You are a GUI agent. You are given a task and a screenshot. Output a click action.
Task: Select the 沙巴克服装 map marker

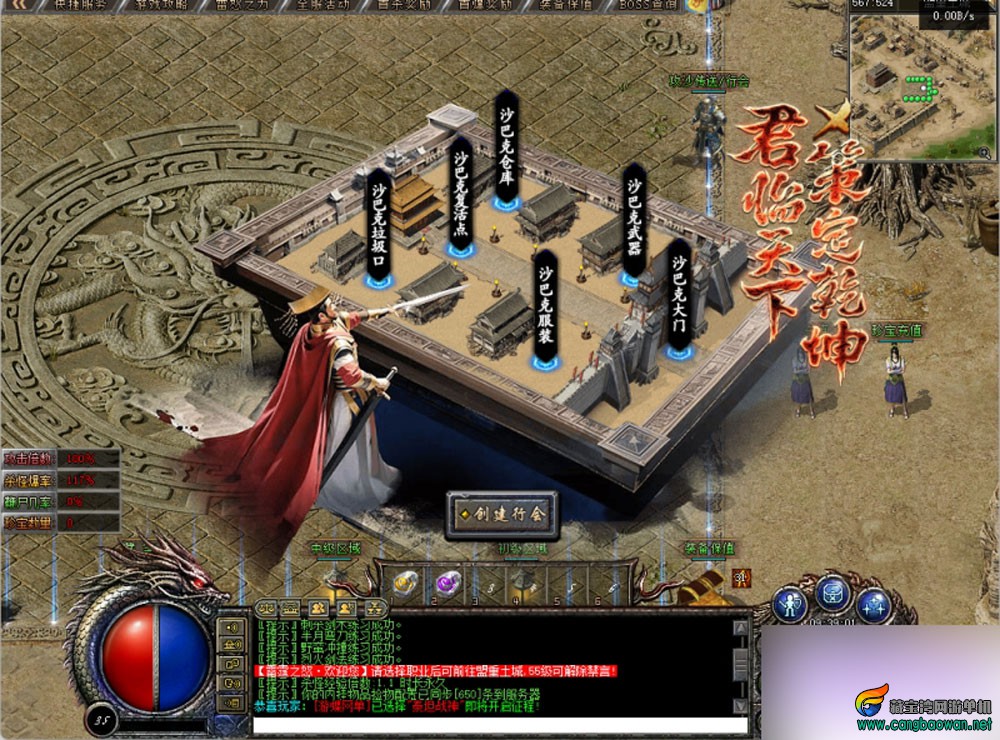click(x=545, y=308)
